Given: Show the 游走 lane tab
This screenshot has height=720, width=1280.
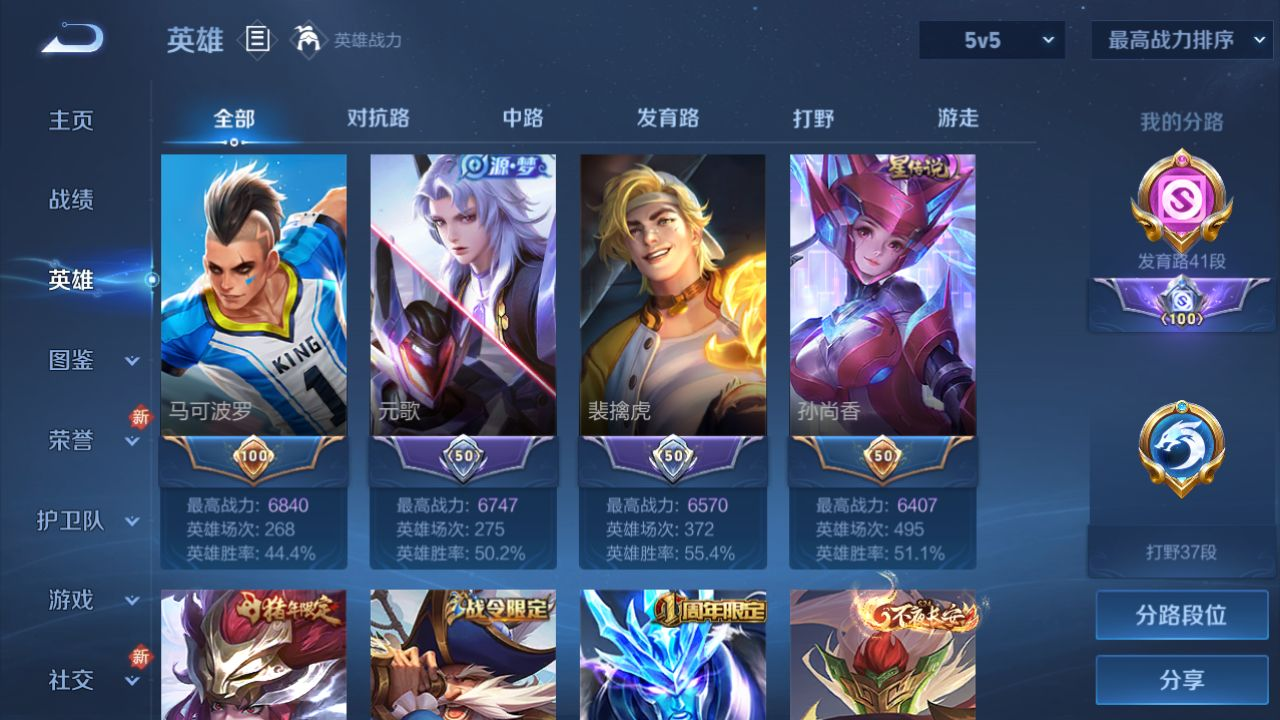Looking at the screenshot, I should (x=958, y=118).
